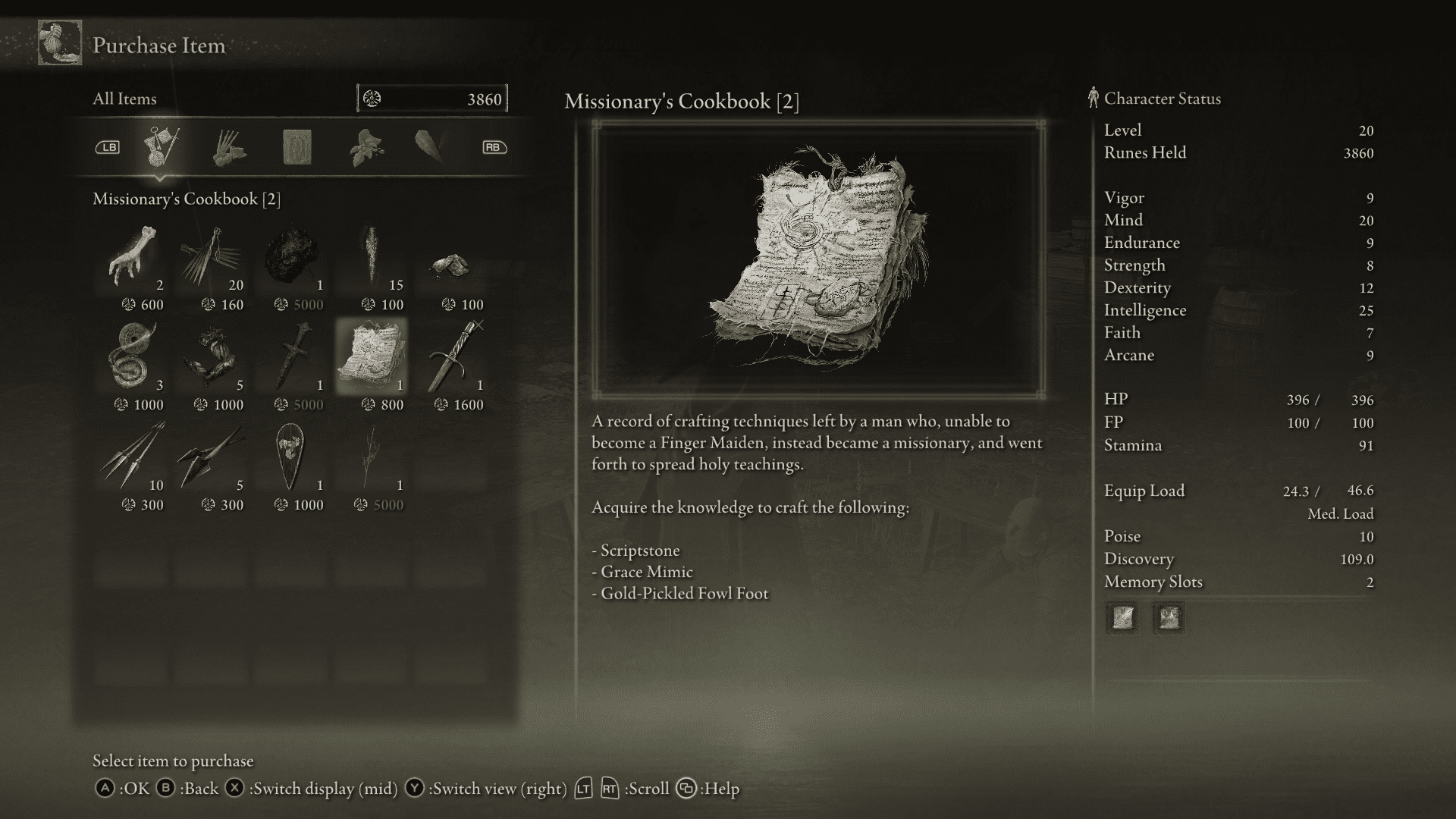The height and width of the screenshot is (819, 1456).
Task: Select the general goods category icon
Action: (x=162, y=144)
